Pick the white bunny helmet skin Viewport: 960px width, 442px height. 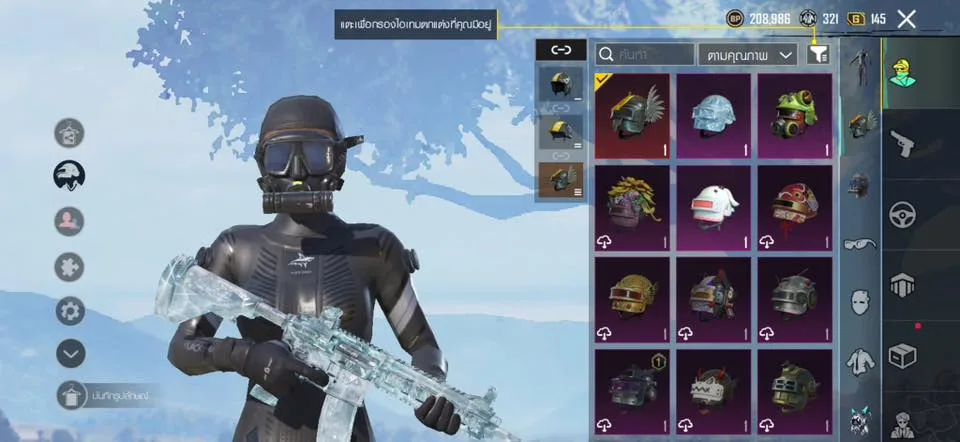click(x=714, y=208)
